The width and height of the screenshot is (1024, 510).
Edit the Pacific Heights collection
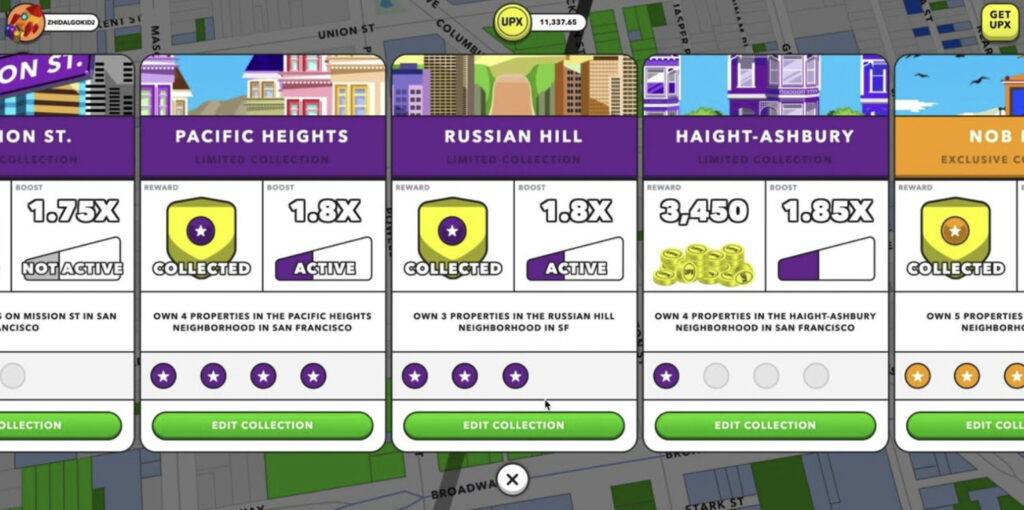262,425
